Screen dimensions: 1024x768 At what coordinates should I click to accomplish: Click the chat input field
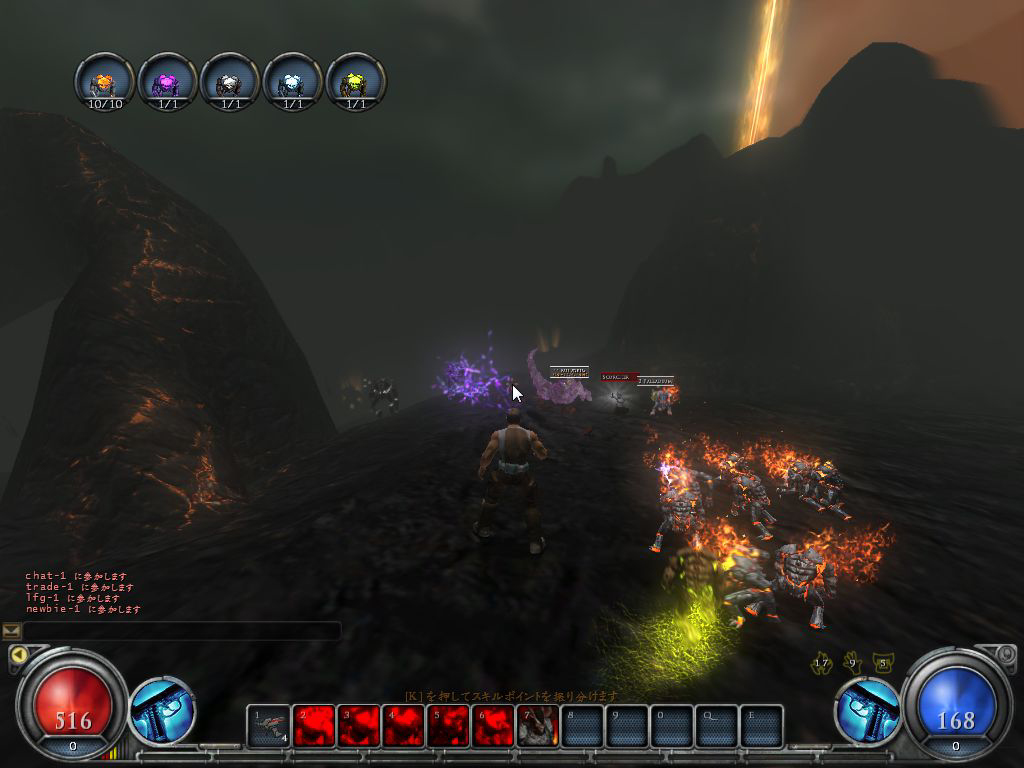click(x=182, y=631)
